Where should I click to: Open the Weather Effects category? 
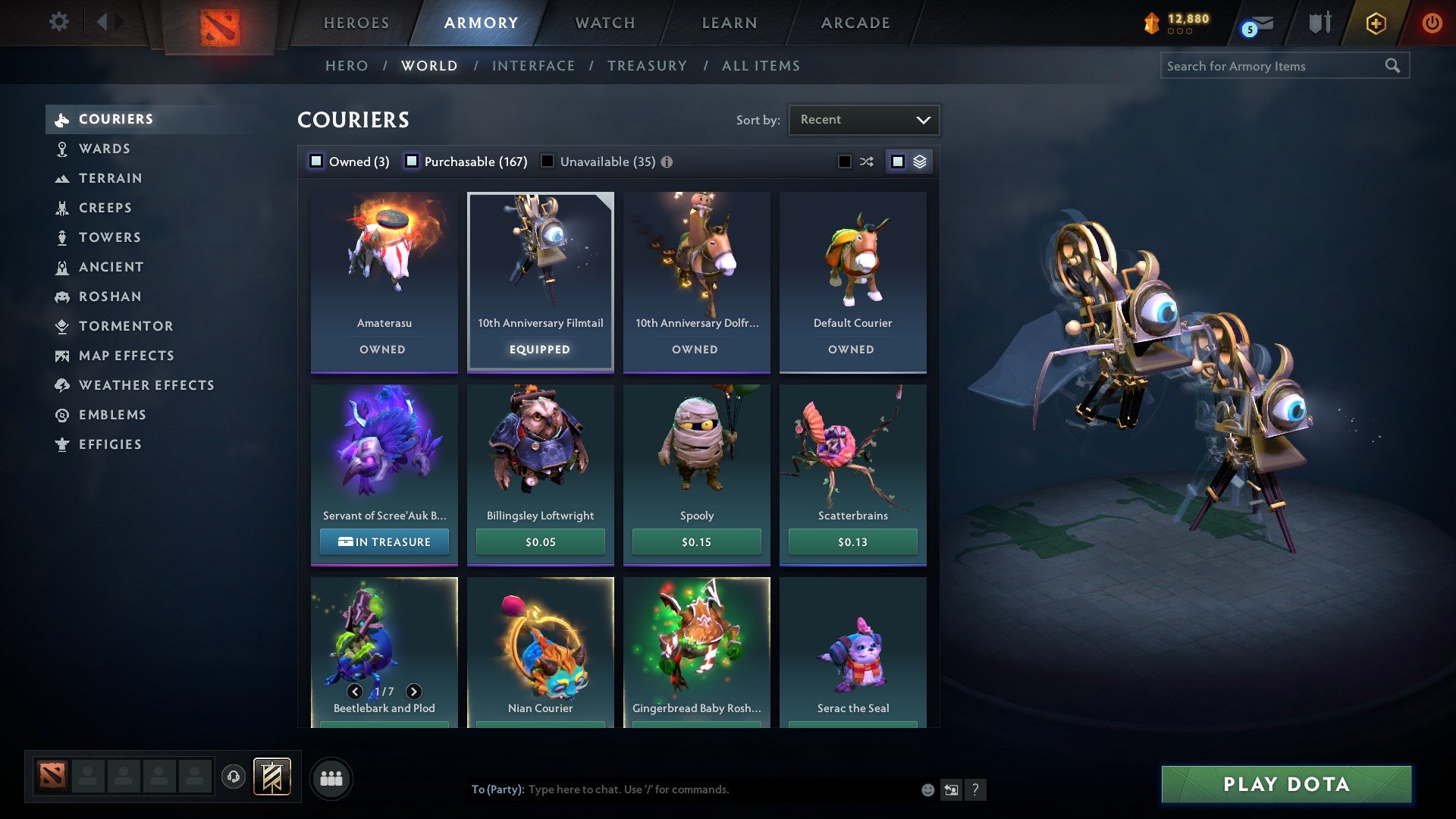coord(146,385)
